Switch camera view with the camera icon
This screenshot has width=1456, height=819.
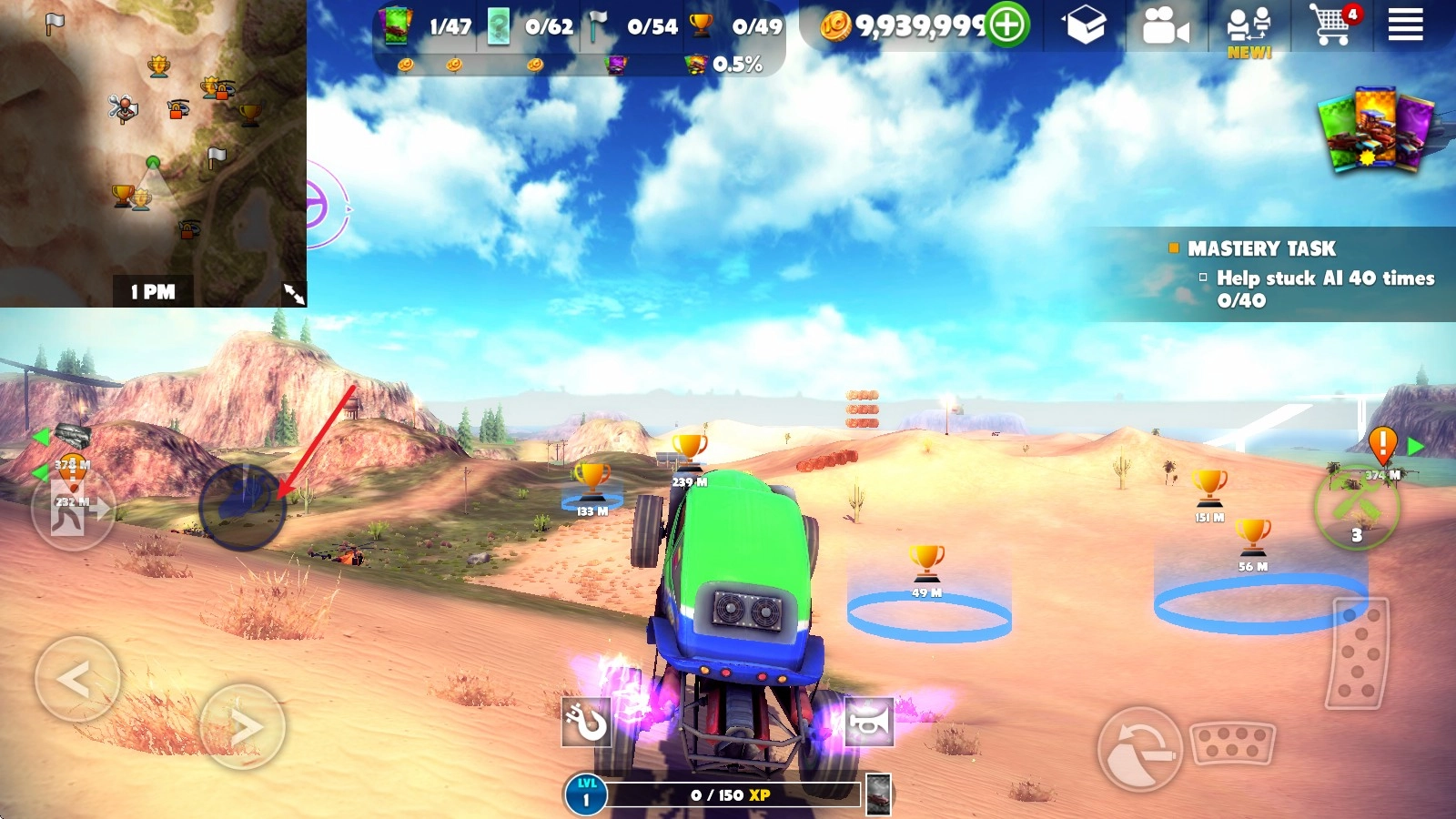pos(1165,26)
